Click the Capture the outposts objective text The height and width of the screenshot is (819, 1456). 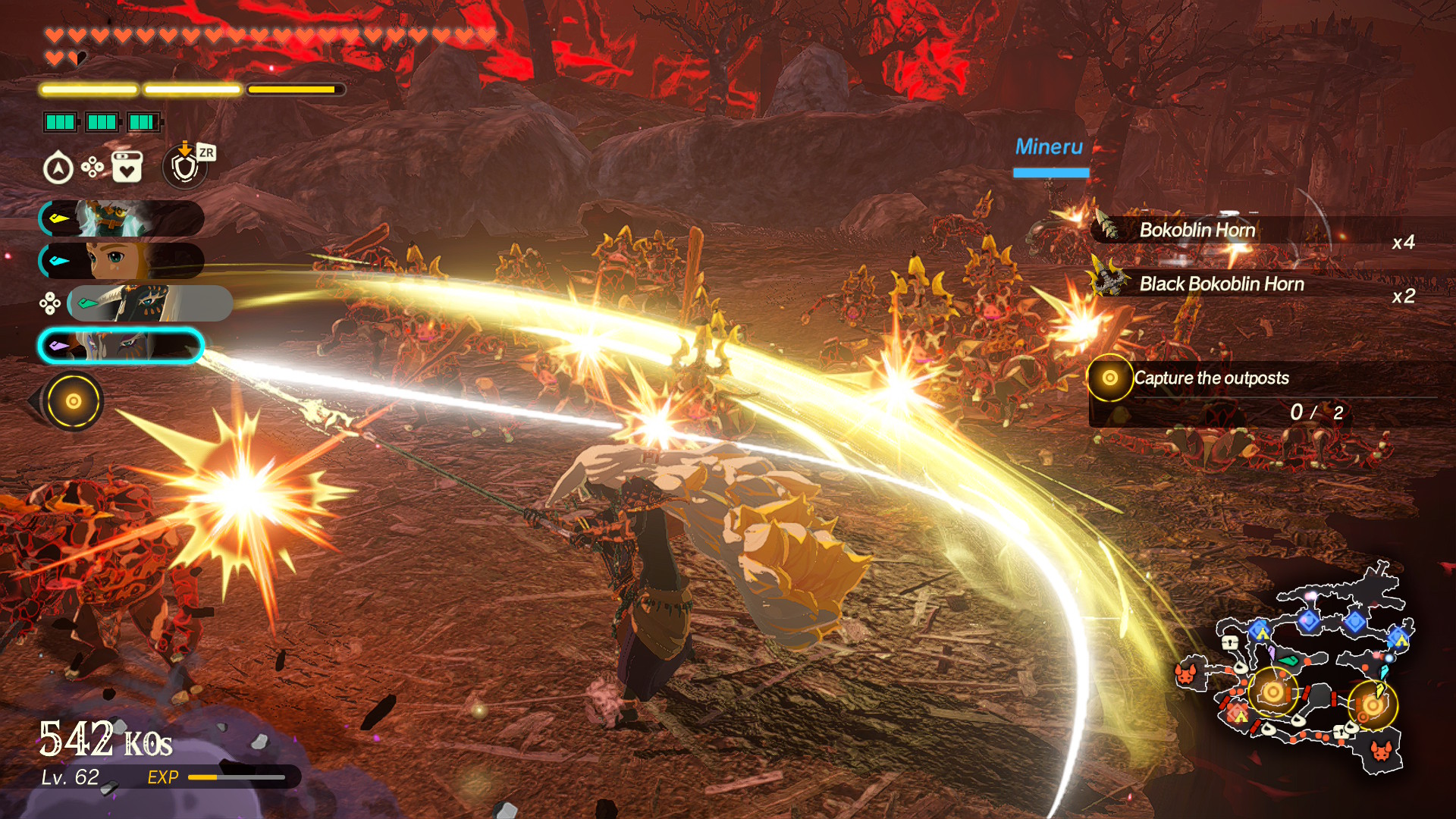(1212, 378)
